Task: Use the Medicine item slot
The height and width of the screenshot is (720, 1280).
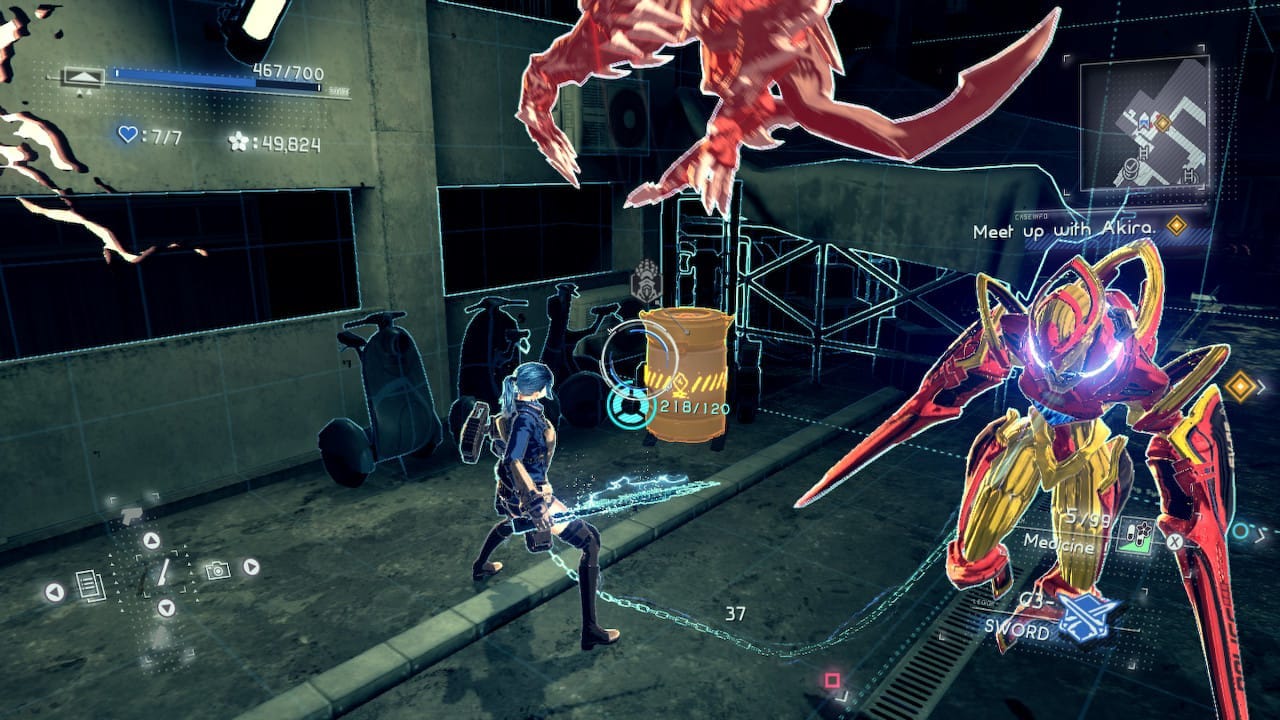Action: click(x=1139, y=535)
